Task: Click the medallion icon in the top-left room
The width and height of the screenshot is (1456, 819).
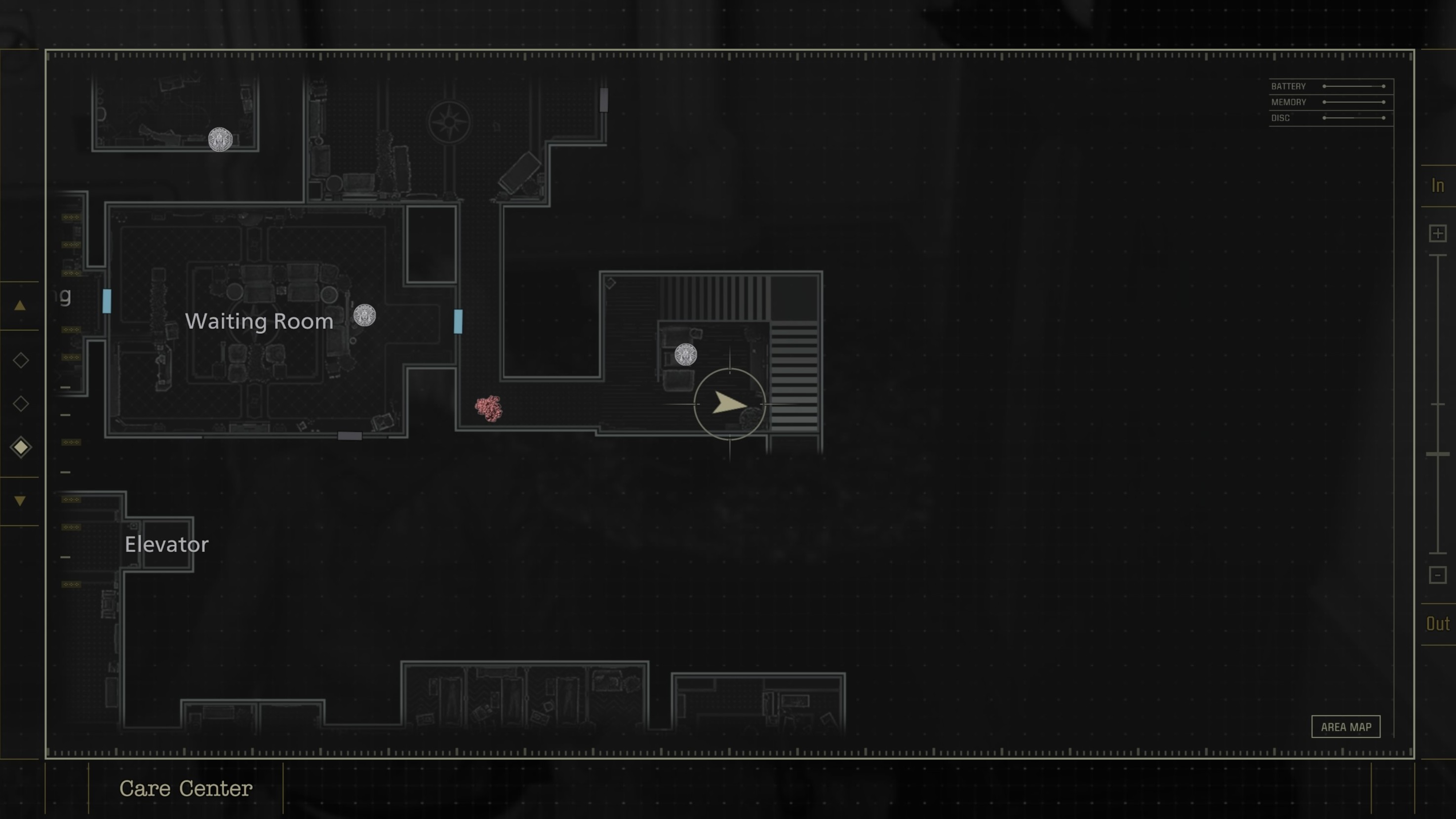Action: coord(220,140)
